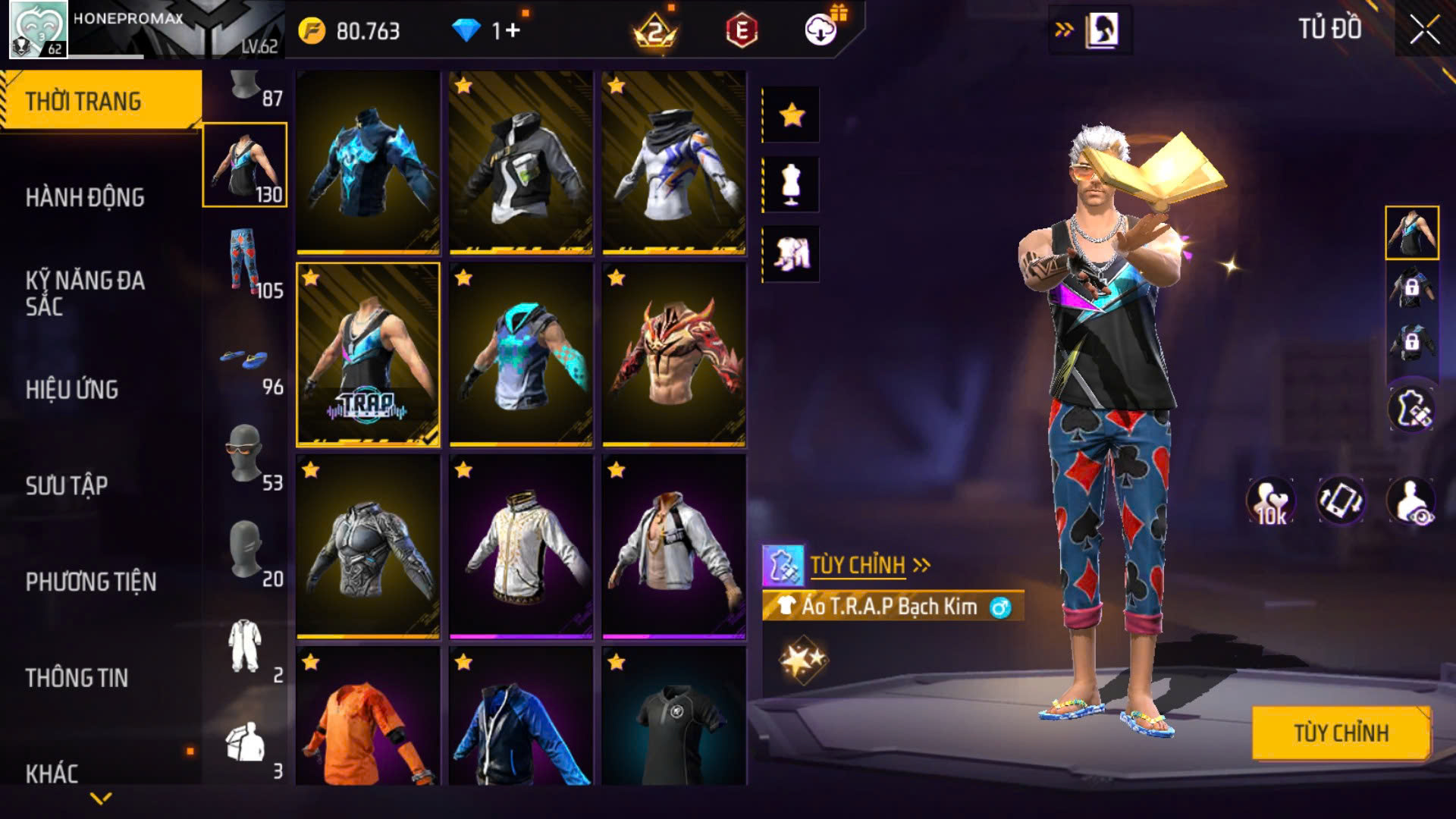Add diamonds with the plus button
The width and height of the screenshot is (1456, 819).
point(513,30)
